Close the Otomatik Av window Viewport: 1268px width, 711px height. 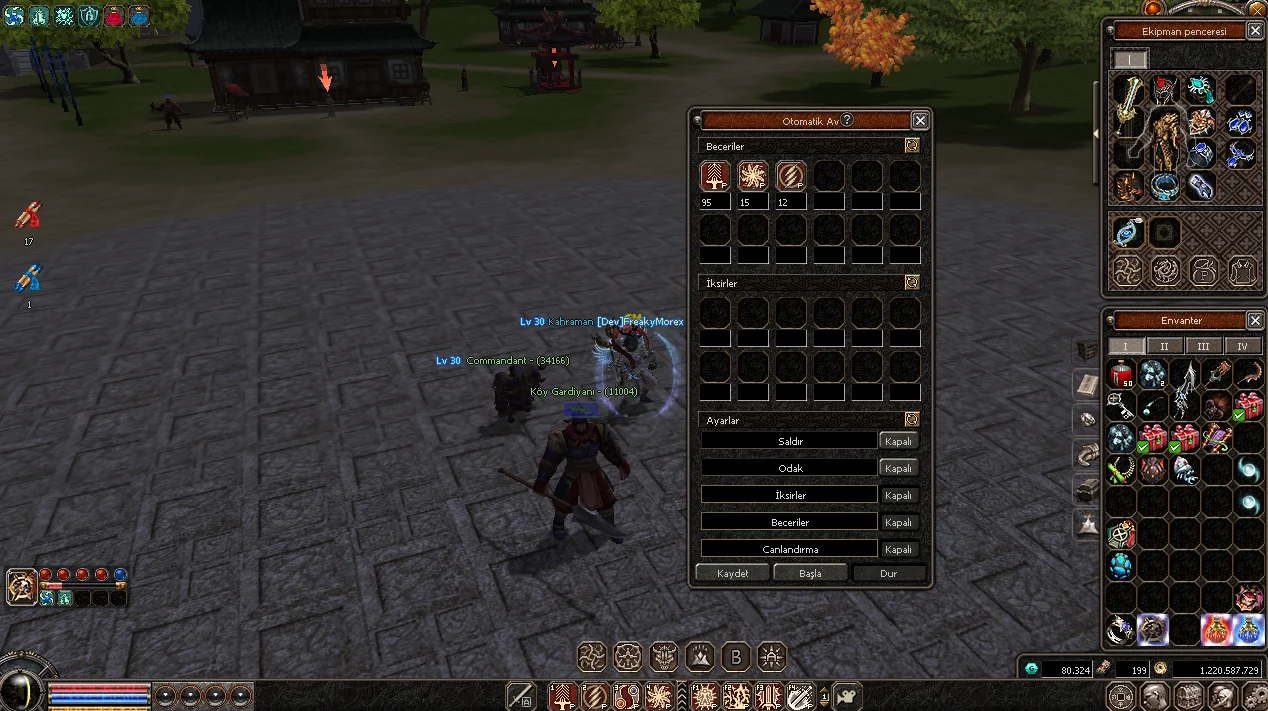pyautogui.click(x=920, y=121)
